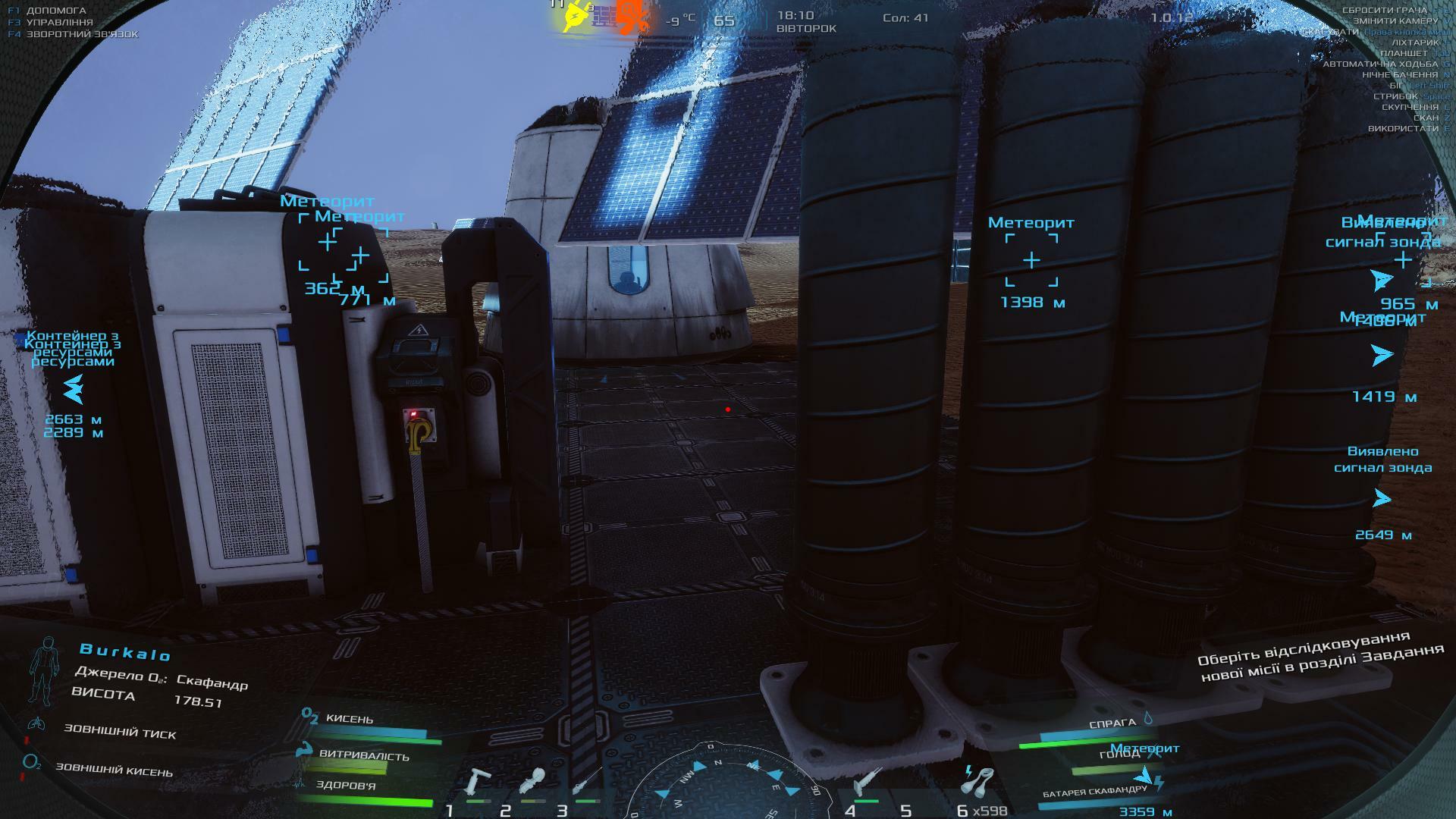The width and height of the screenshot is (1456, 819).
Task: Click the purple brick wall status icon
Action: tap(604, 16)
